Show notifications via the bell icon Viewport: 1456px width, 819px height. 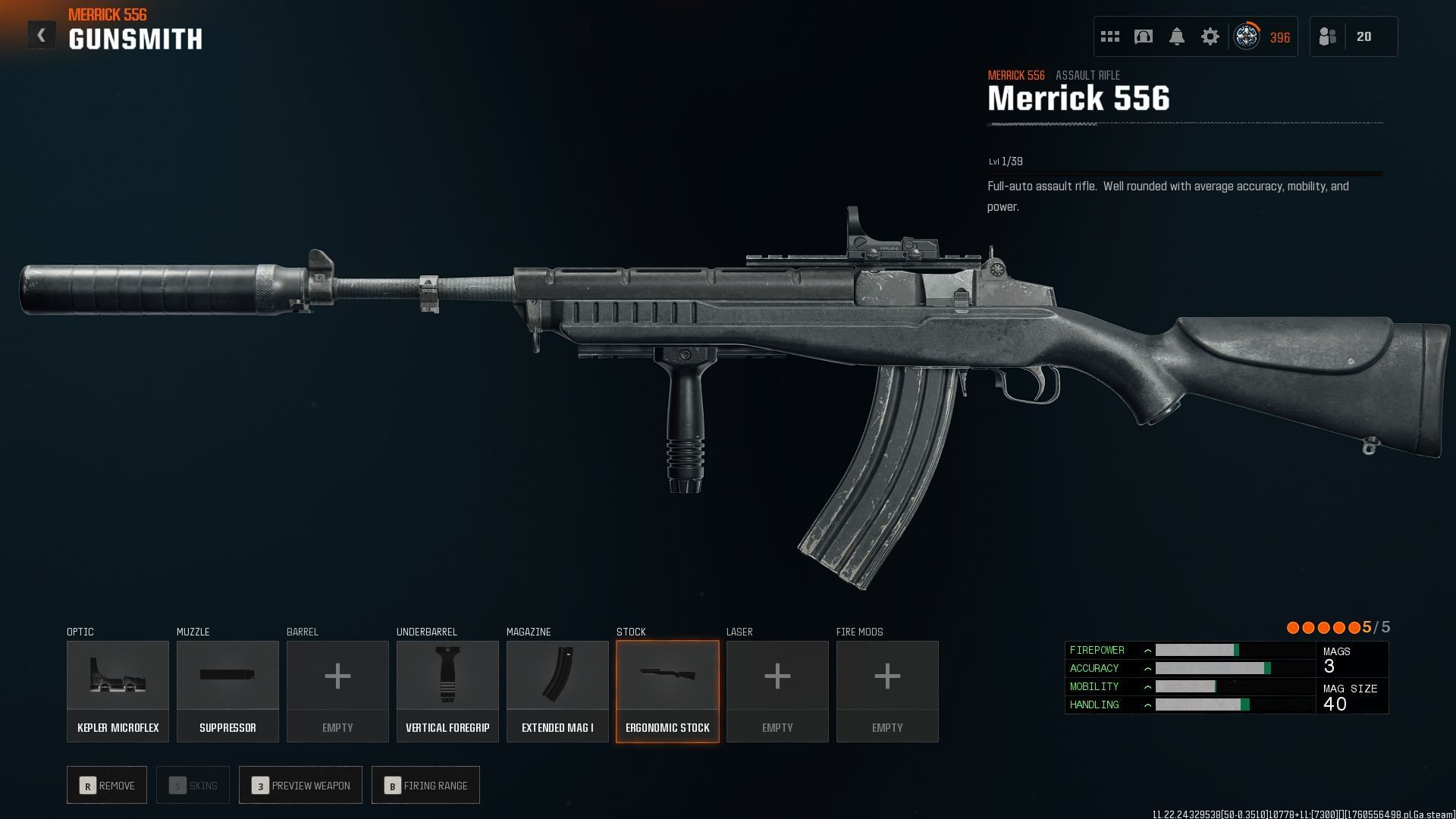coord(1177,36)
